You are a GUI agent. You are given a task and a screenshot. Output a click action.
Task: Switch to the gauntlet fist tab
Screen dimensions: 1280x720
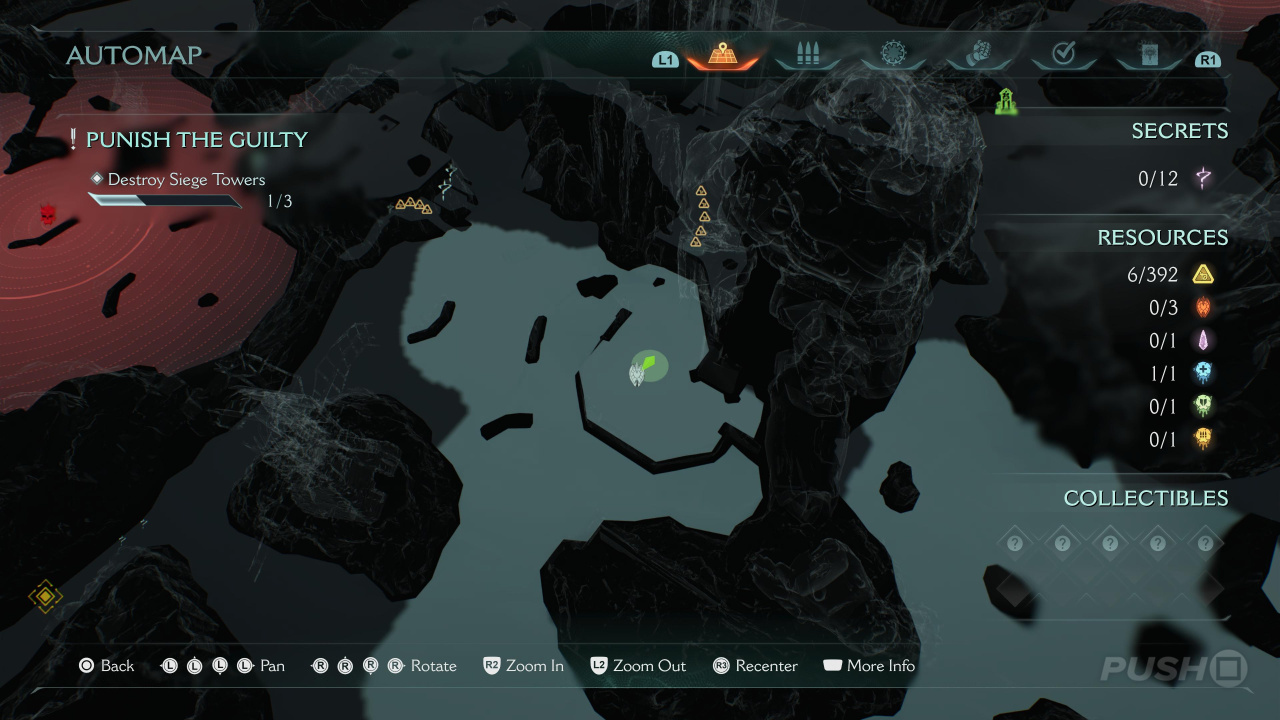(x=978, y=55)
